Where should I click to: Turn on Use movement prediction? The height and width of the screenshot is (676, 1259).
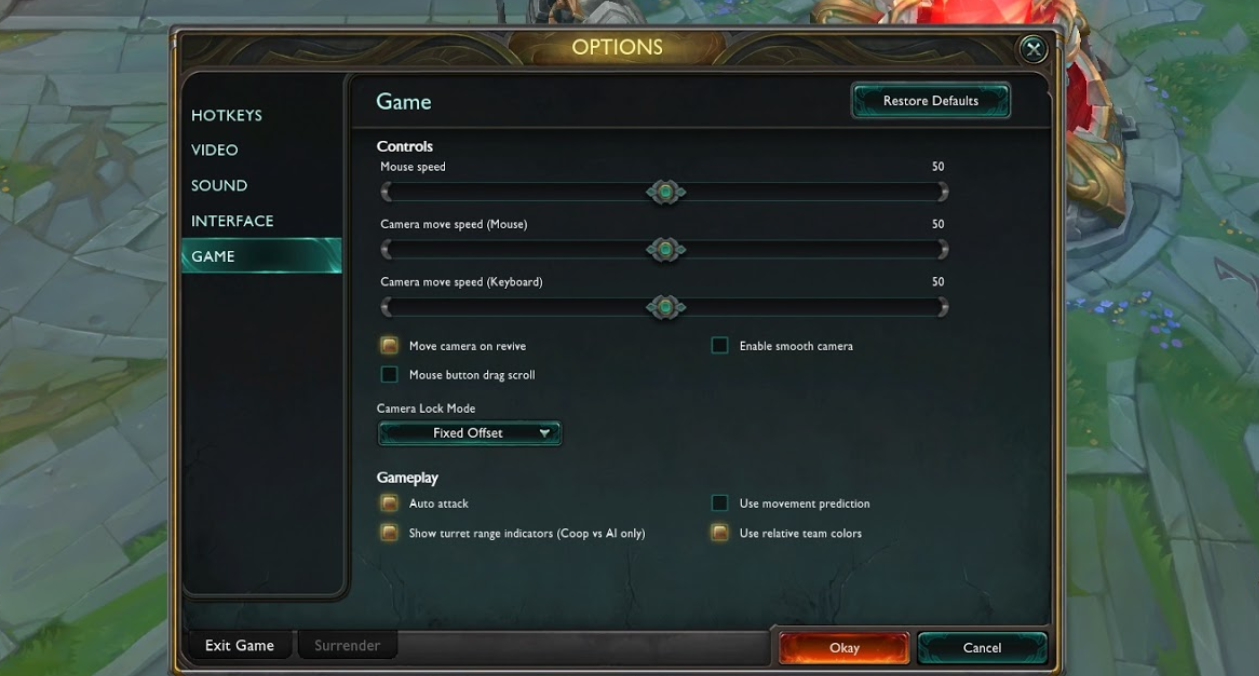click(x=719, y=503)
